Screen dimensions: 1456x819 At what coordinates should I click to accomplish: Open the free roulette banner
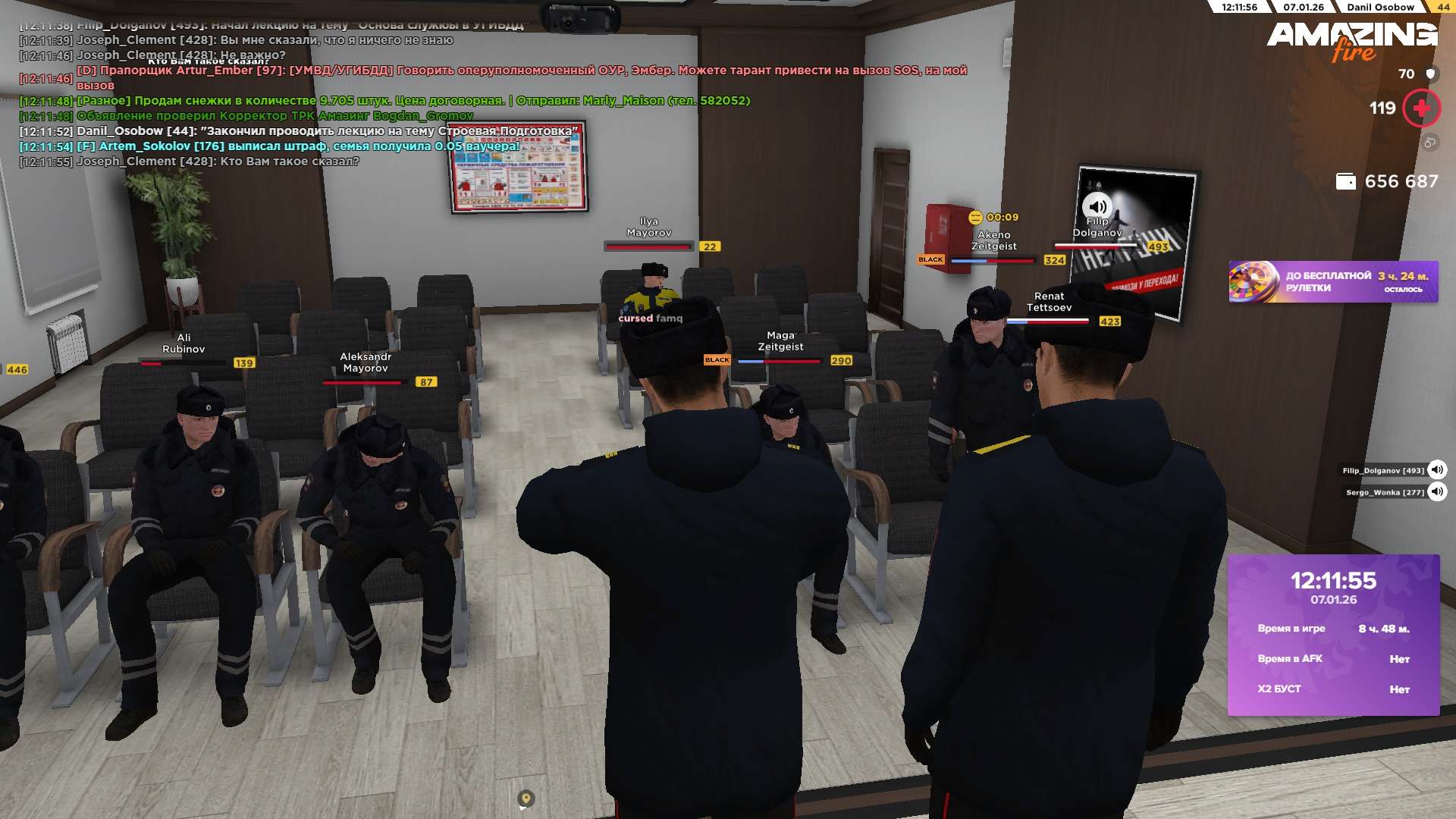tap(1333, 282)
